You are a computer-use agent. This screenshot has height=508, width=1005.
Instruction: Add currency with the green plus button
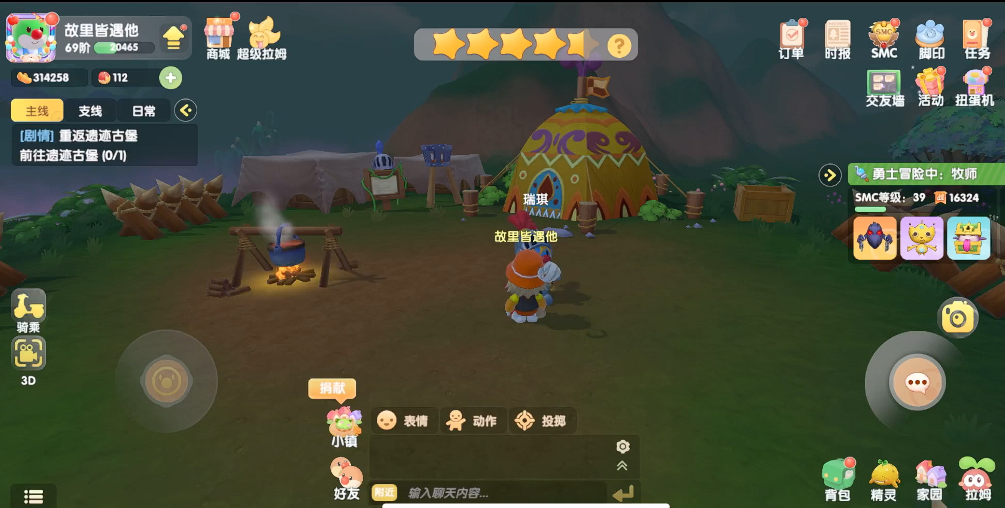point(170,78)
